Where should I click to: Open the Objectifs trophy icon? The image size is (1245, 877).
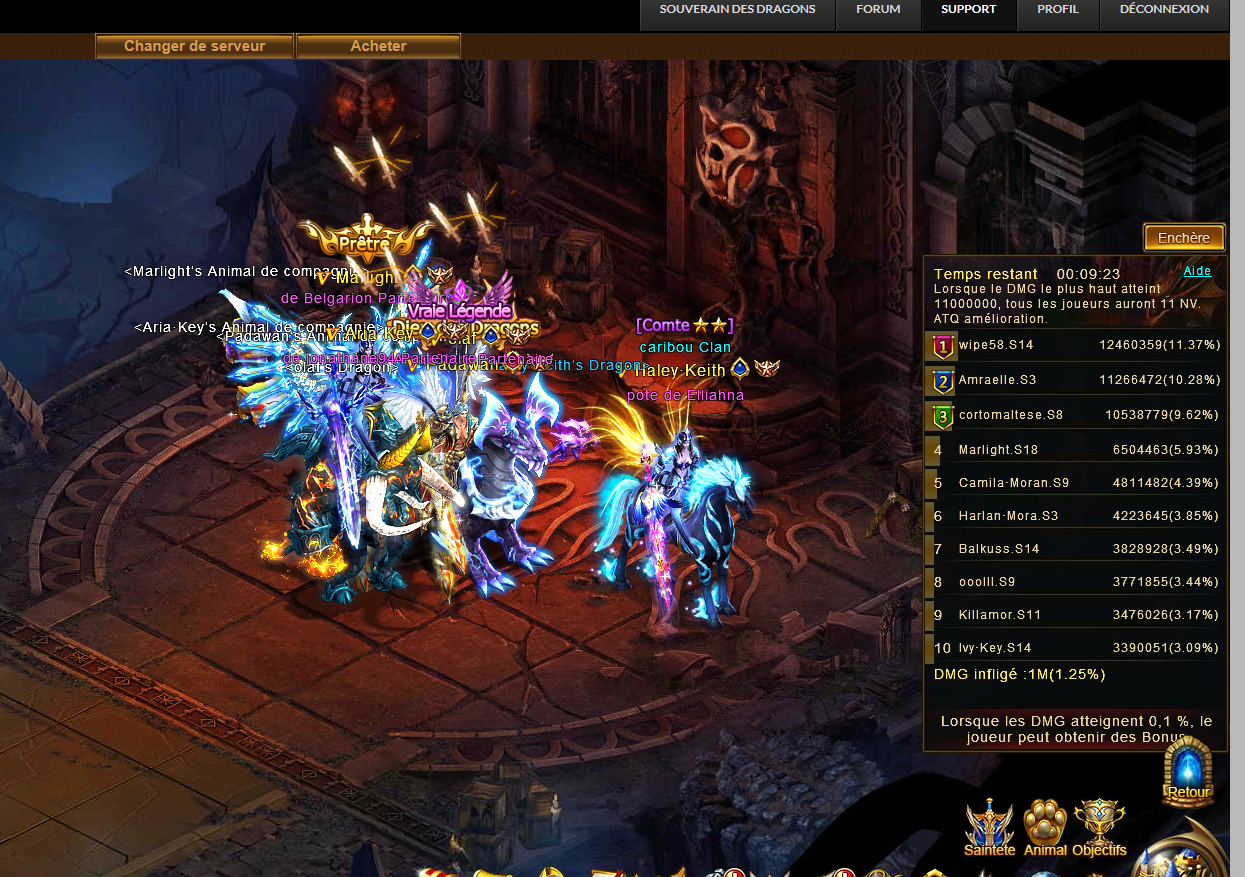[x=1099, y=826]
